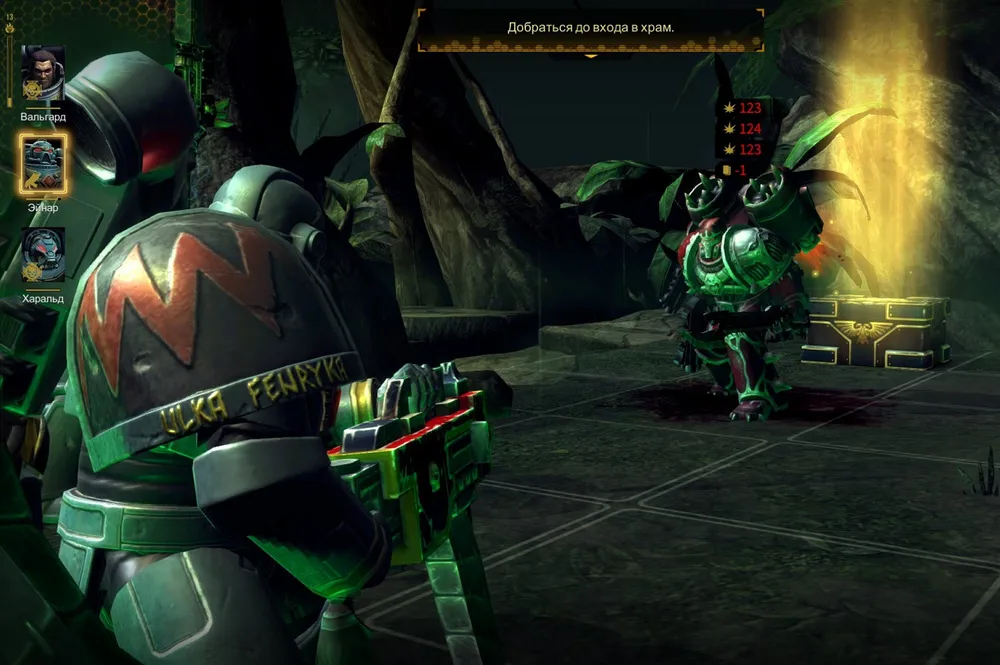Open the temple entrance objective banner
The width and height of the screenshot is (1000, 665).
(590, 28)
